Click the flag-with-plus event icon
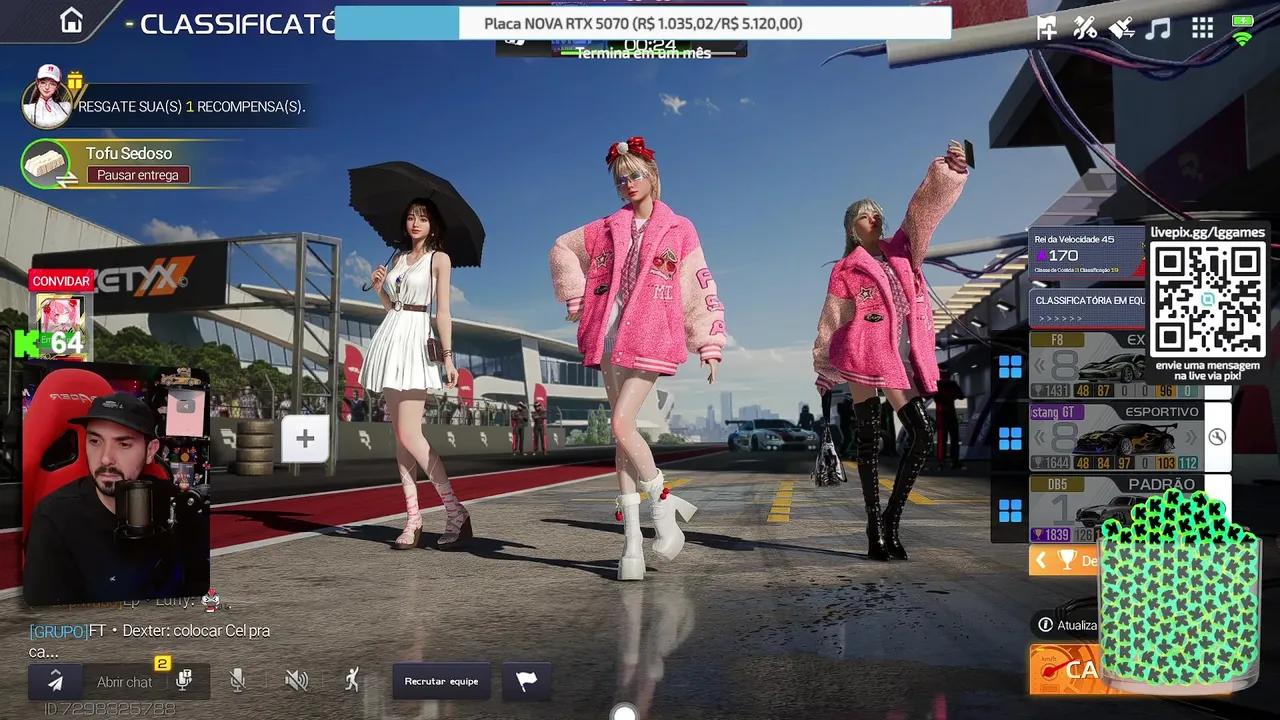 (1045, 28)
